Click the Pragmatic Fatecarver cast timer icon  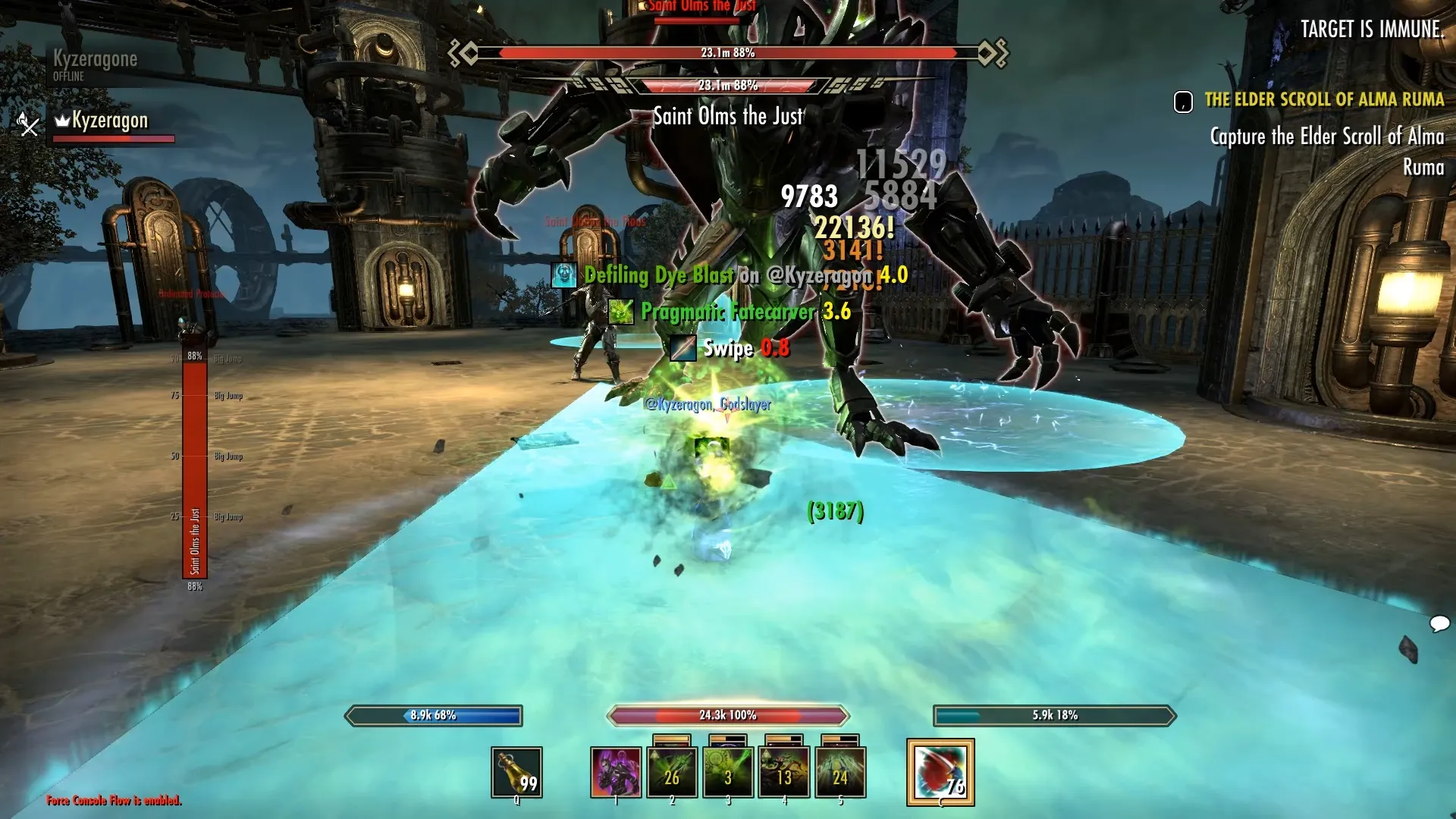point(621,311)
